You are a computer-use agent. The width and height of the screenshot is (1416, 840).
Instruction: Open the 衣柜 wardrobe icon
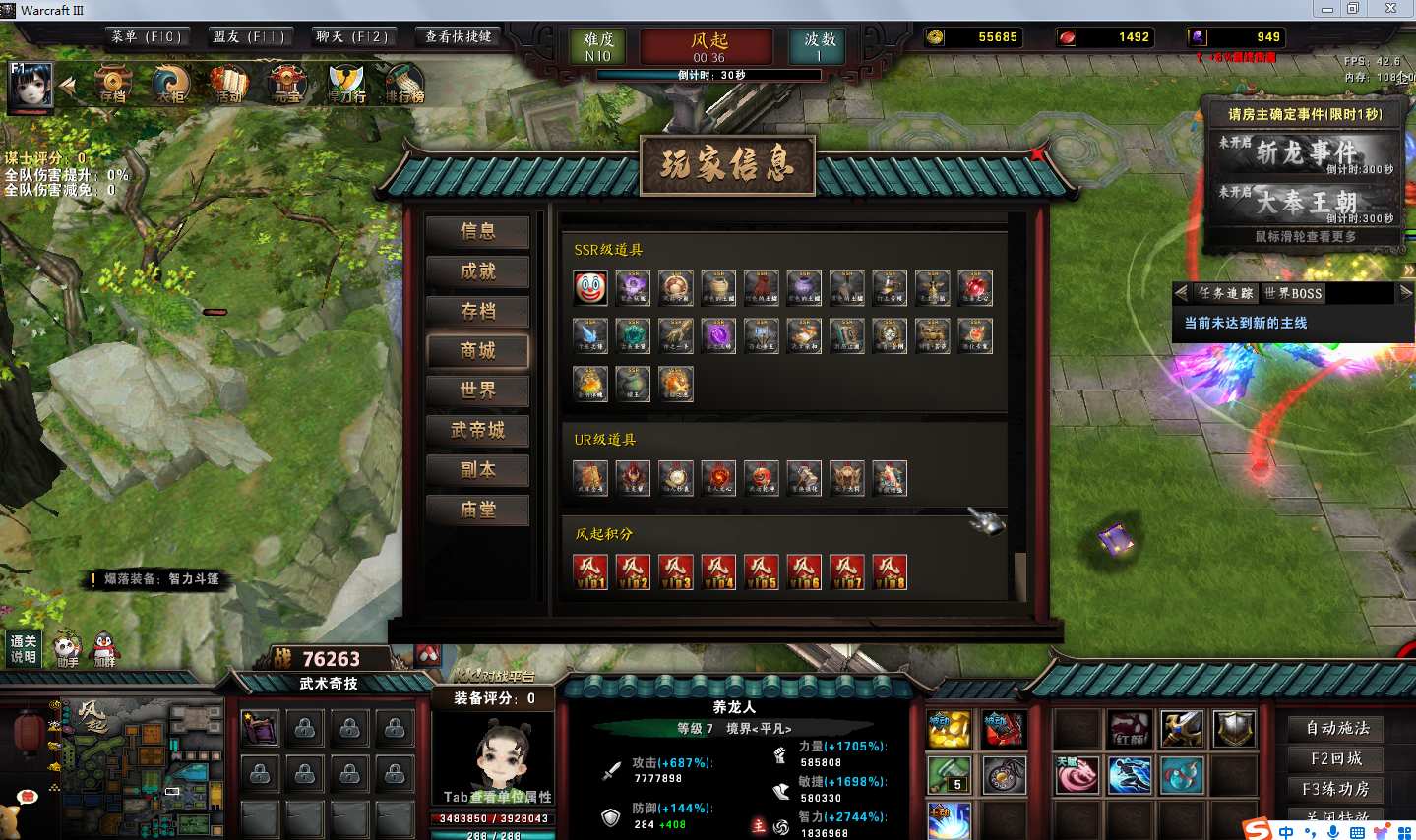tap(171, 85)
